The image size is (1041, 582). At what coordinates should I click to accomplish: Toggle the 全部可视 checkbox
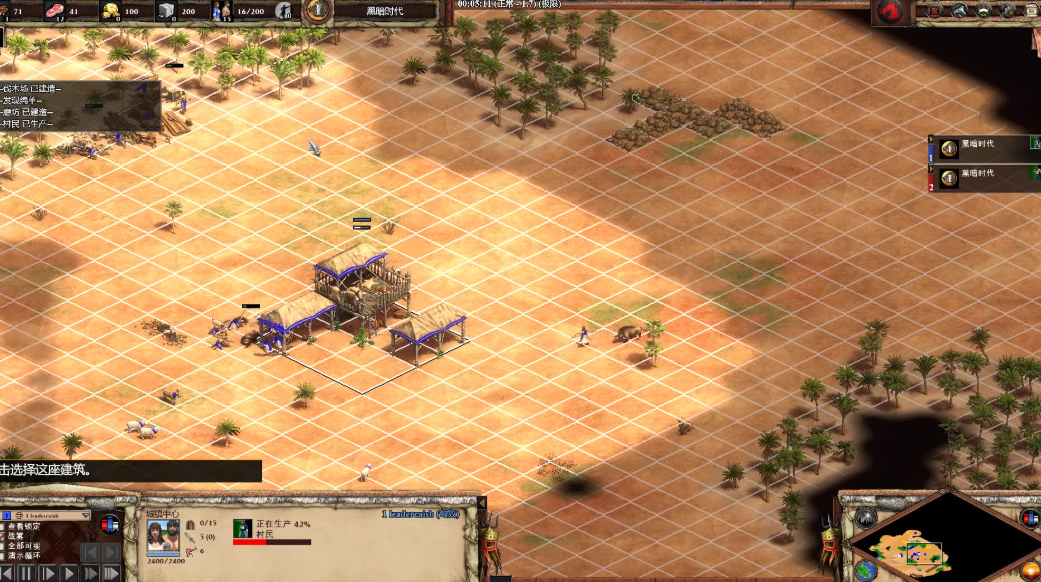point(4,546)
